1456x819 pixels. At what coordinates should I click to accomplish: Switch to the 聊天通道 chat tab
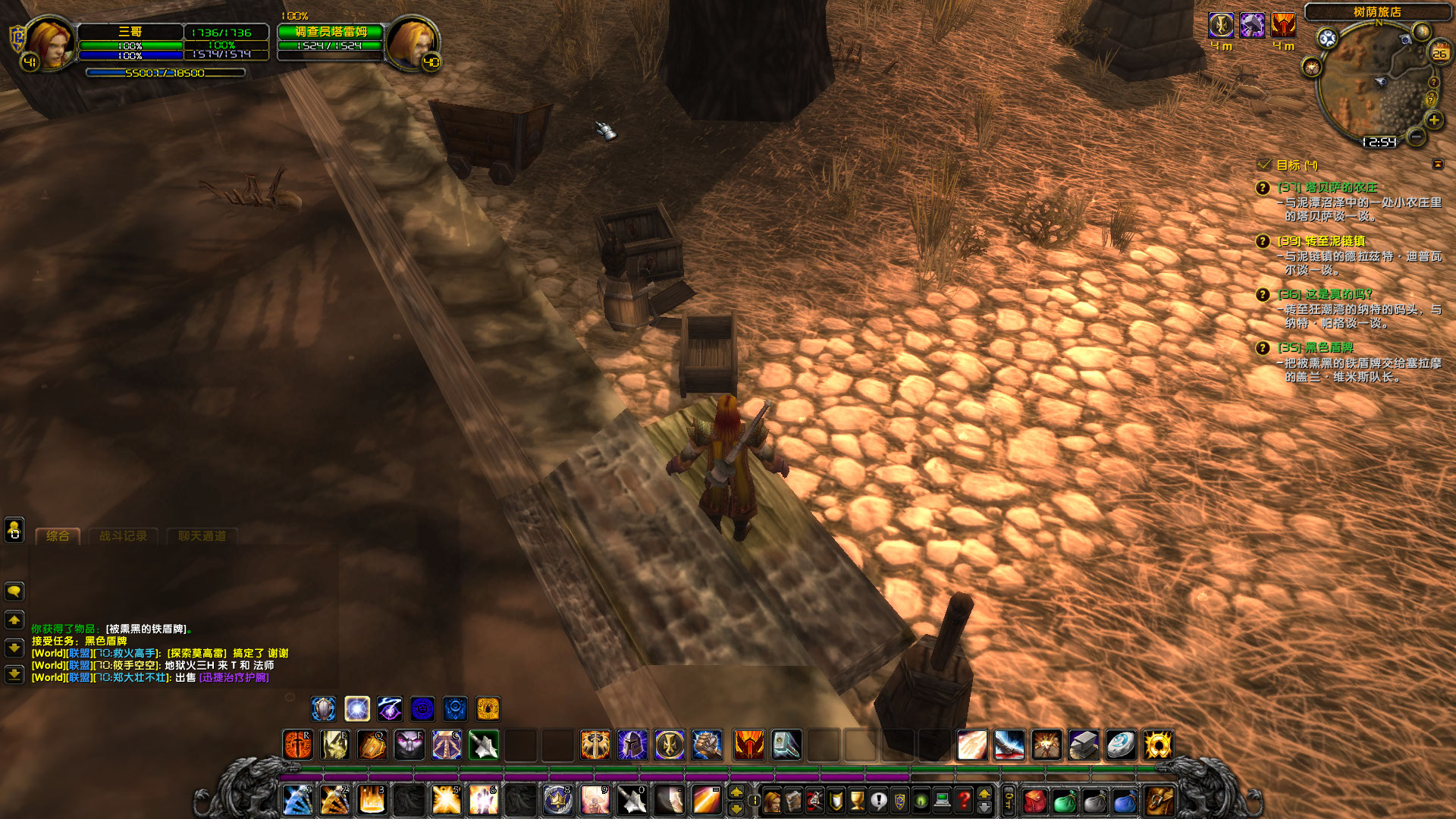click(202, 536)
